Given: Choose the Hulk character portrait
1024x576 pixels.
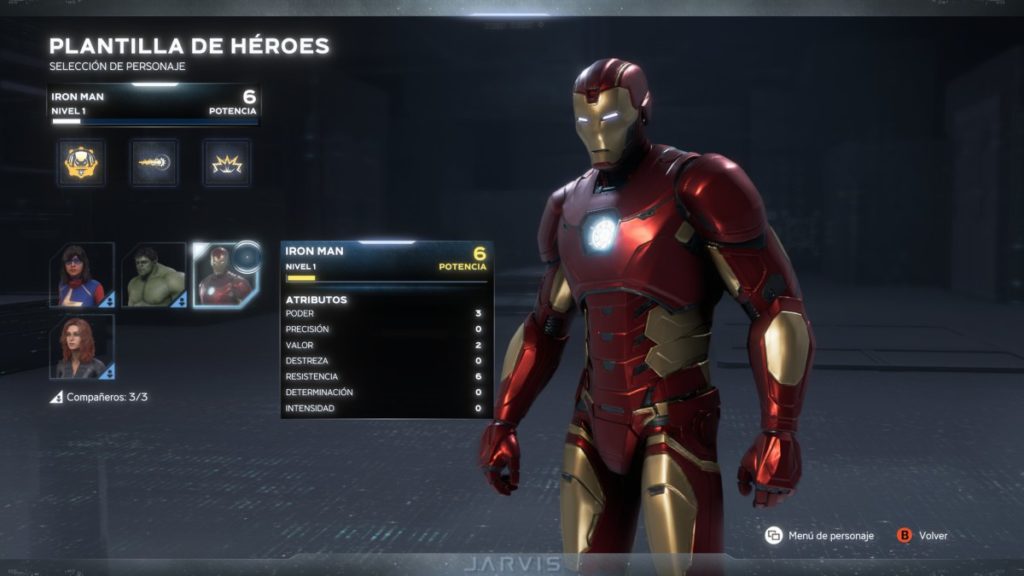Looking at the screenshot, I should click(154, 275).
